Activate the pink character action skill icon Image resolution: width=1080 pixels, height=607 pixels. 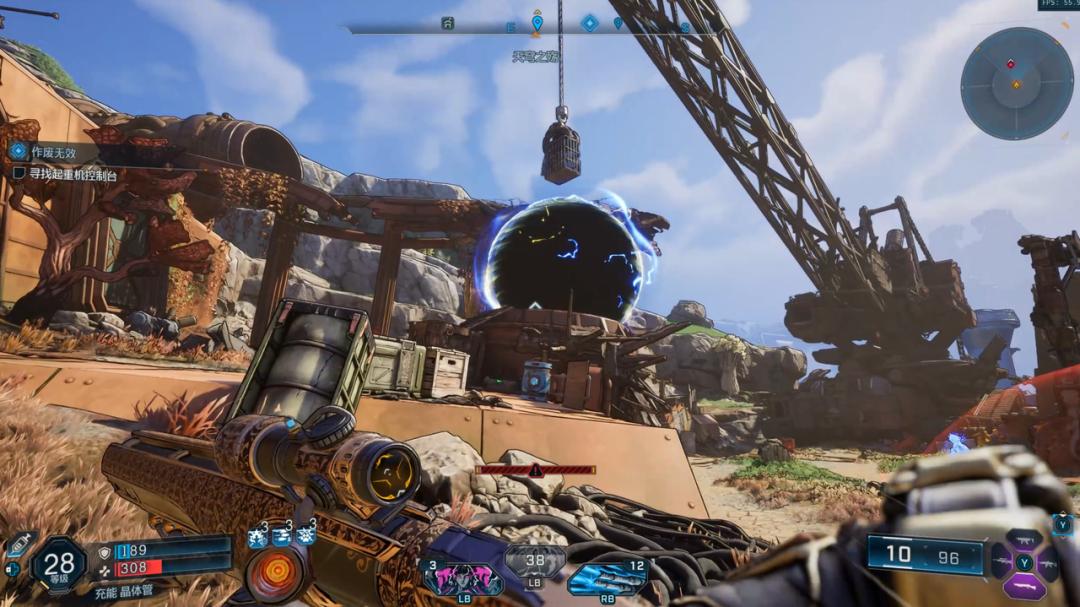pyautogui.click(x=464, y=578)
